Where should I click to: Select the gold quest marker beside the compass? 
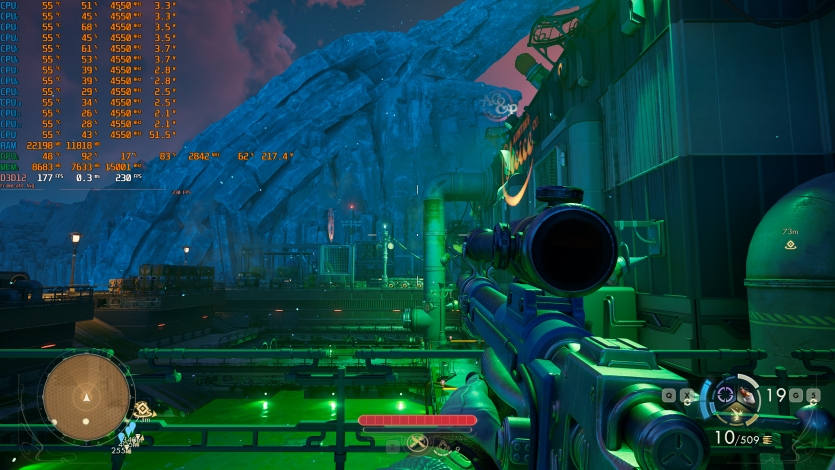[x=143, y=409]
